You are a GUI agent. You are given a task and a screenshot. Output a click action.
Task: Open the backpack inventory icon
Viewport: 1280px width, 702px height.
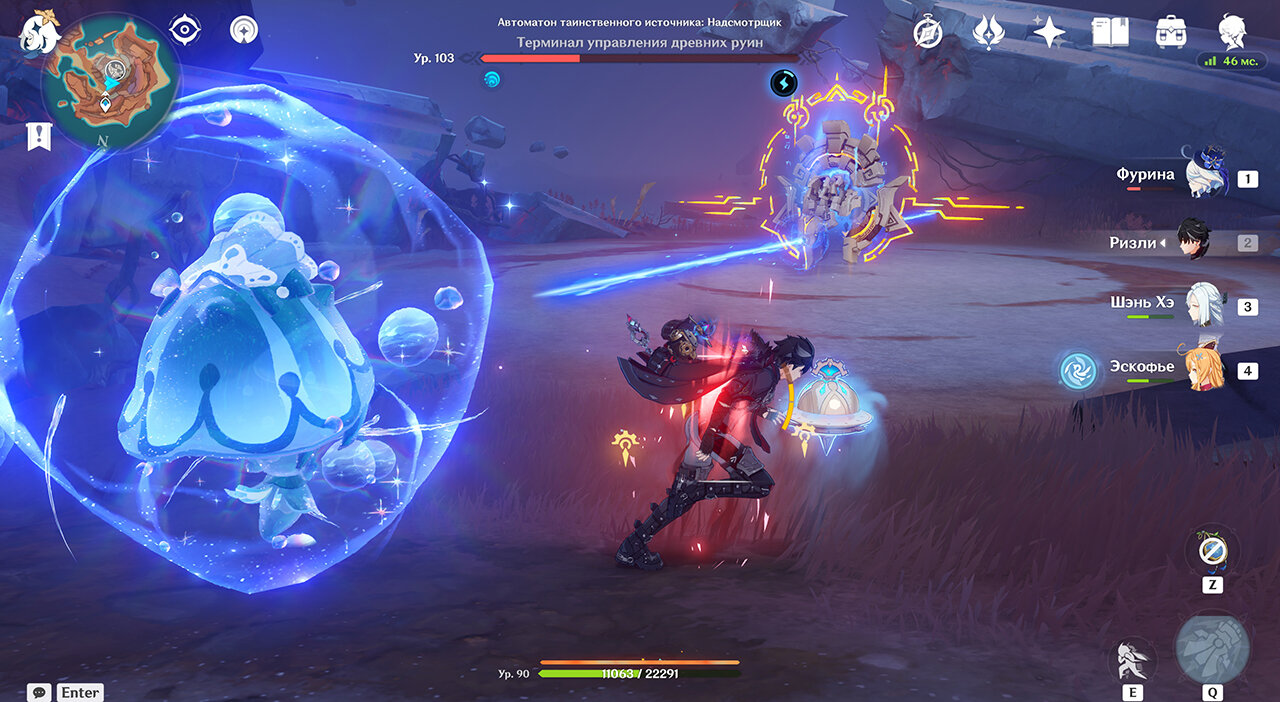[1170, 33]
